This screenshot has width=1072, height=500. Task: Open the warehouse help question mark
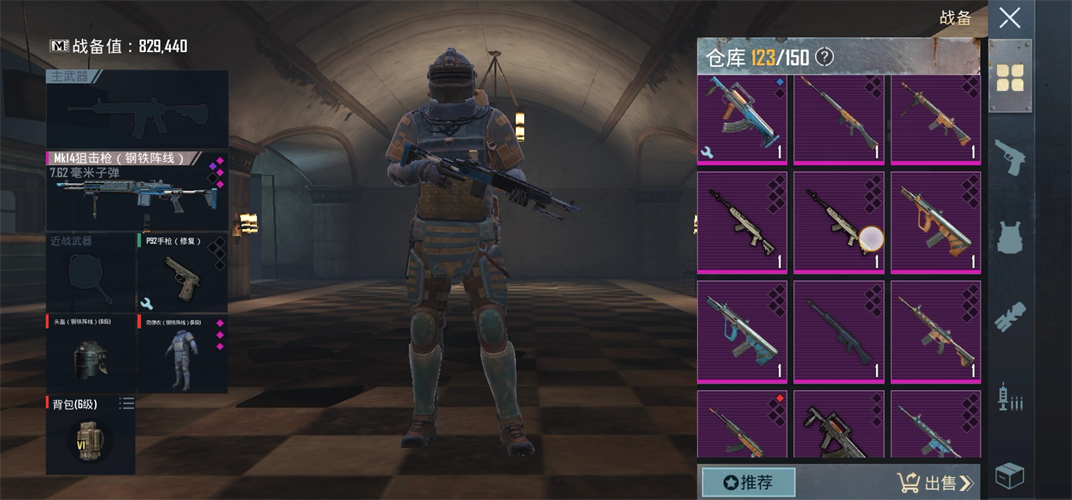tap(824, 57)
